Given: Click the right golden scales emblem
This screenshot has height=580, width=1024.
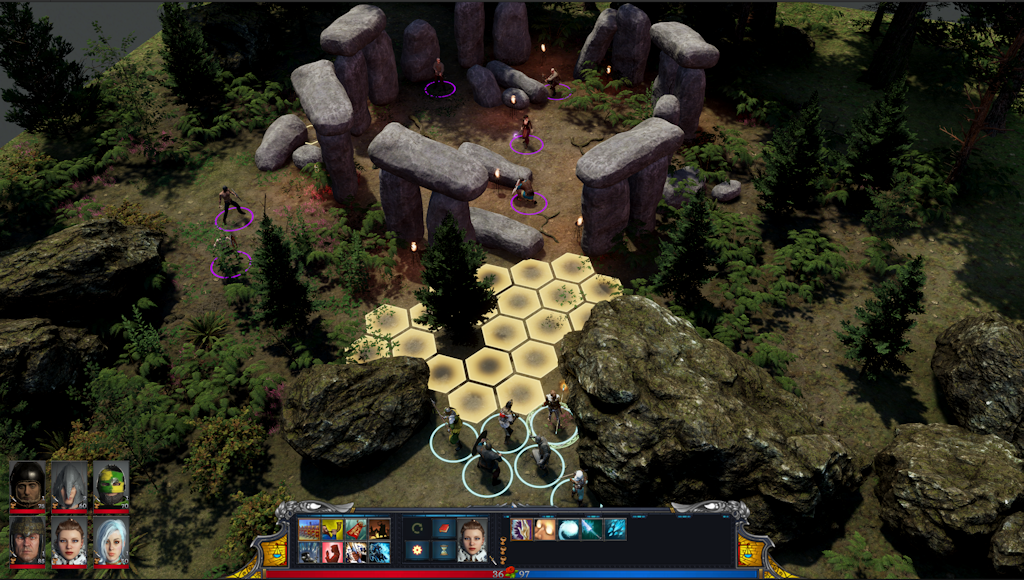Looking at the screenshot, I should 748,548.
